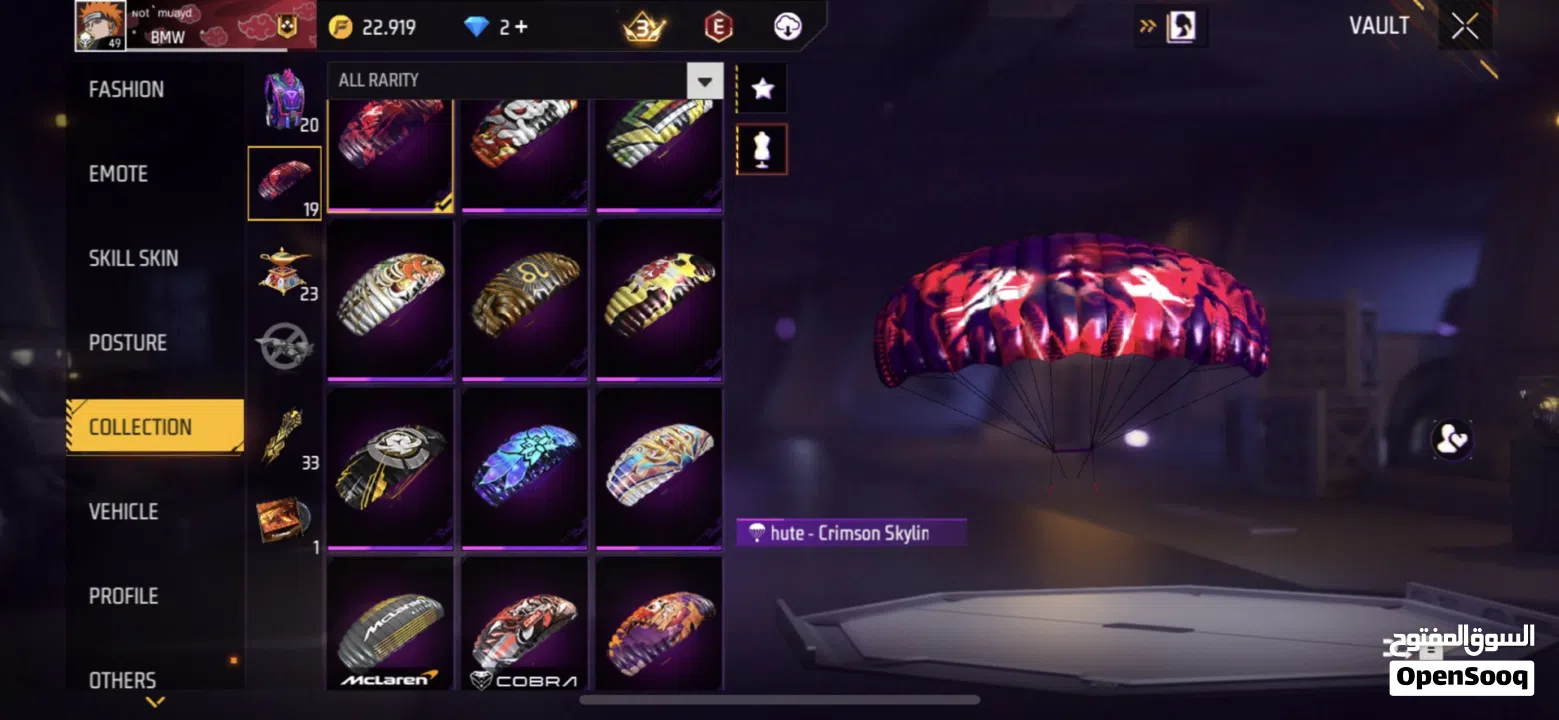Toggle the star favorites filter
The width and height of the screenshot is (1559, 720).
coord(762,88)
